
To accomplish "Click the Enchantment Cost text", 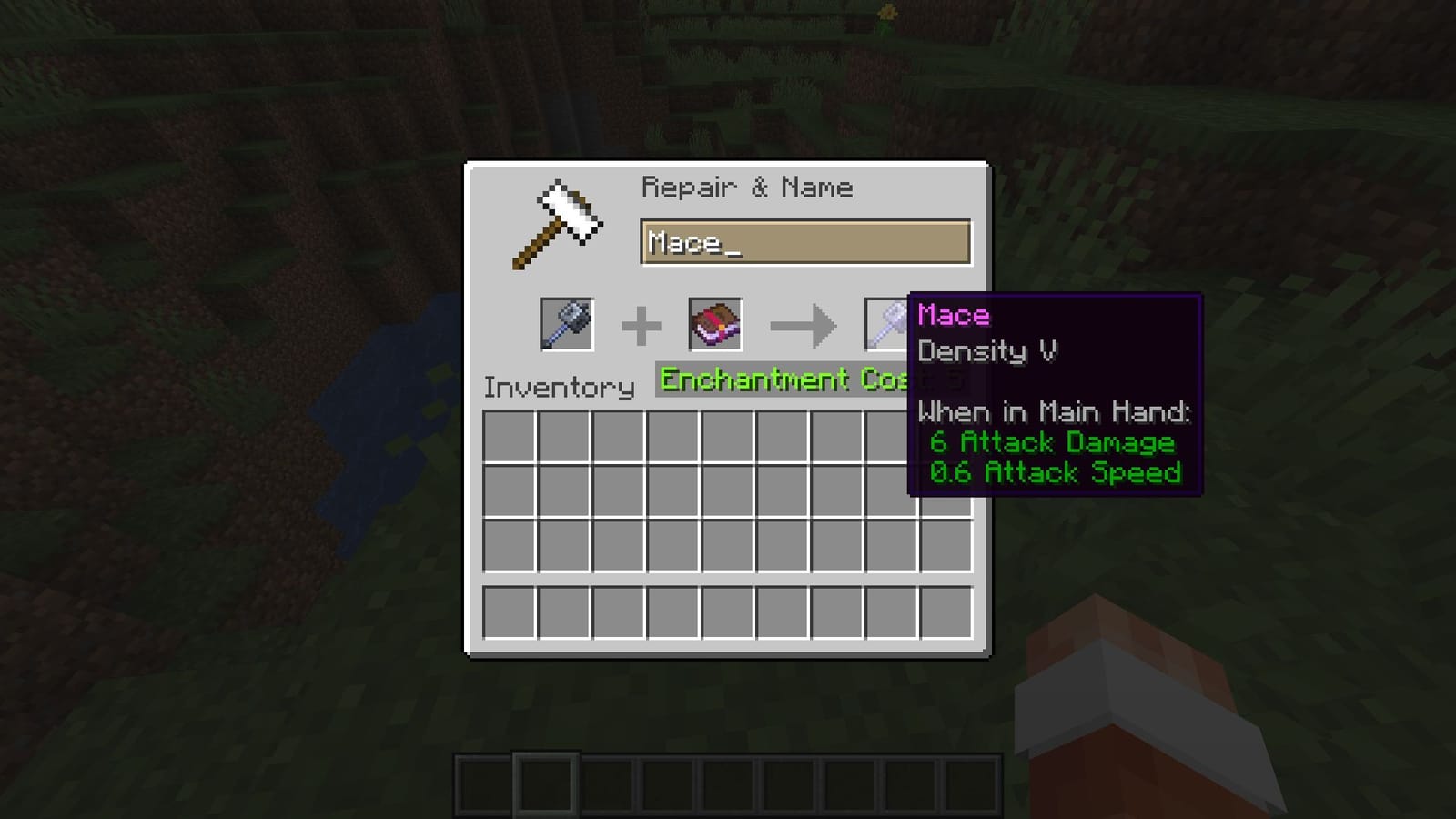I will click(783, 379).
